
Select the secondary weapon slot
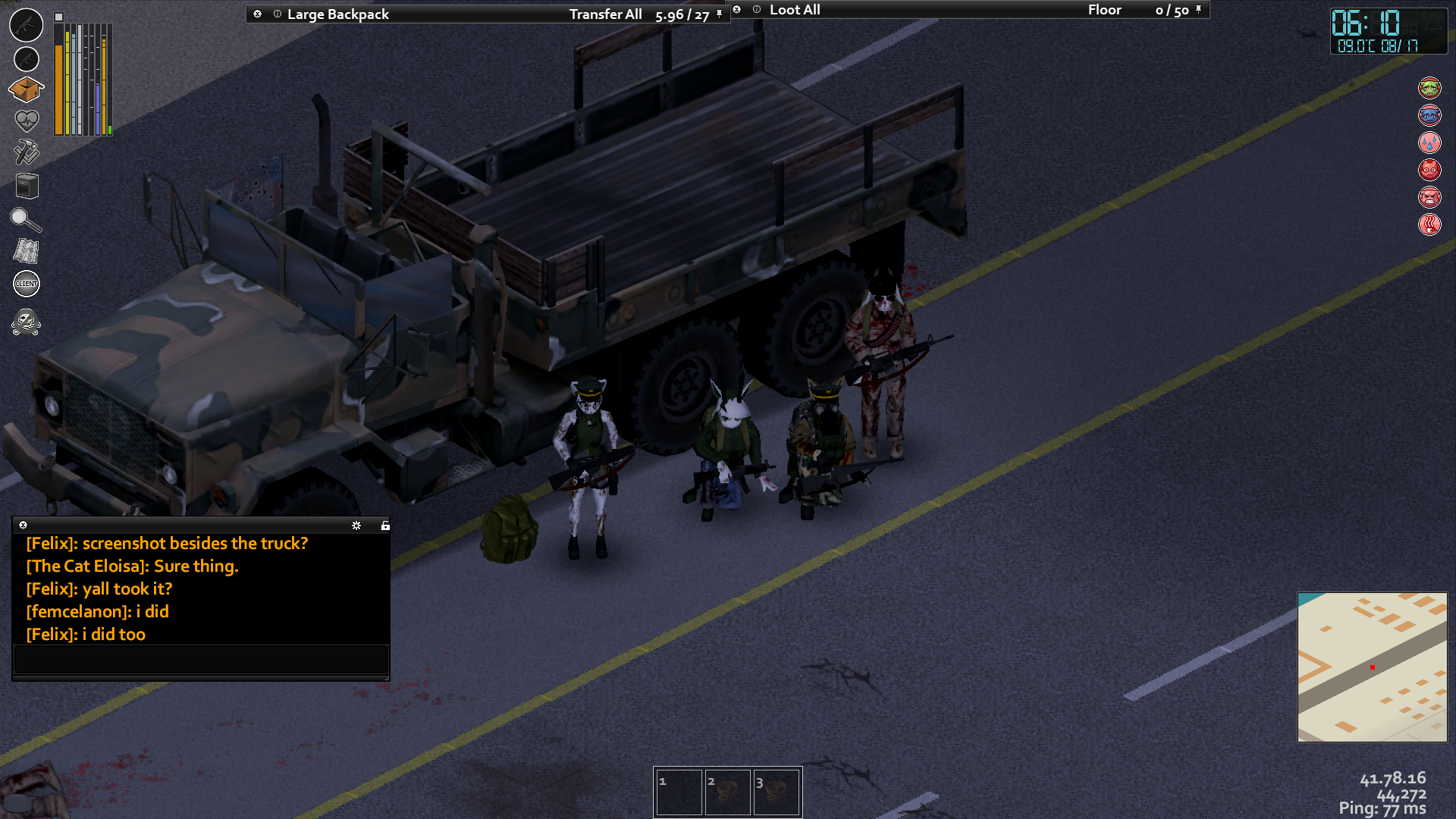(27, 58)
